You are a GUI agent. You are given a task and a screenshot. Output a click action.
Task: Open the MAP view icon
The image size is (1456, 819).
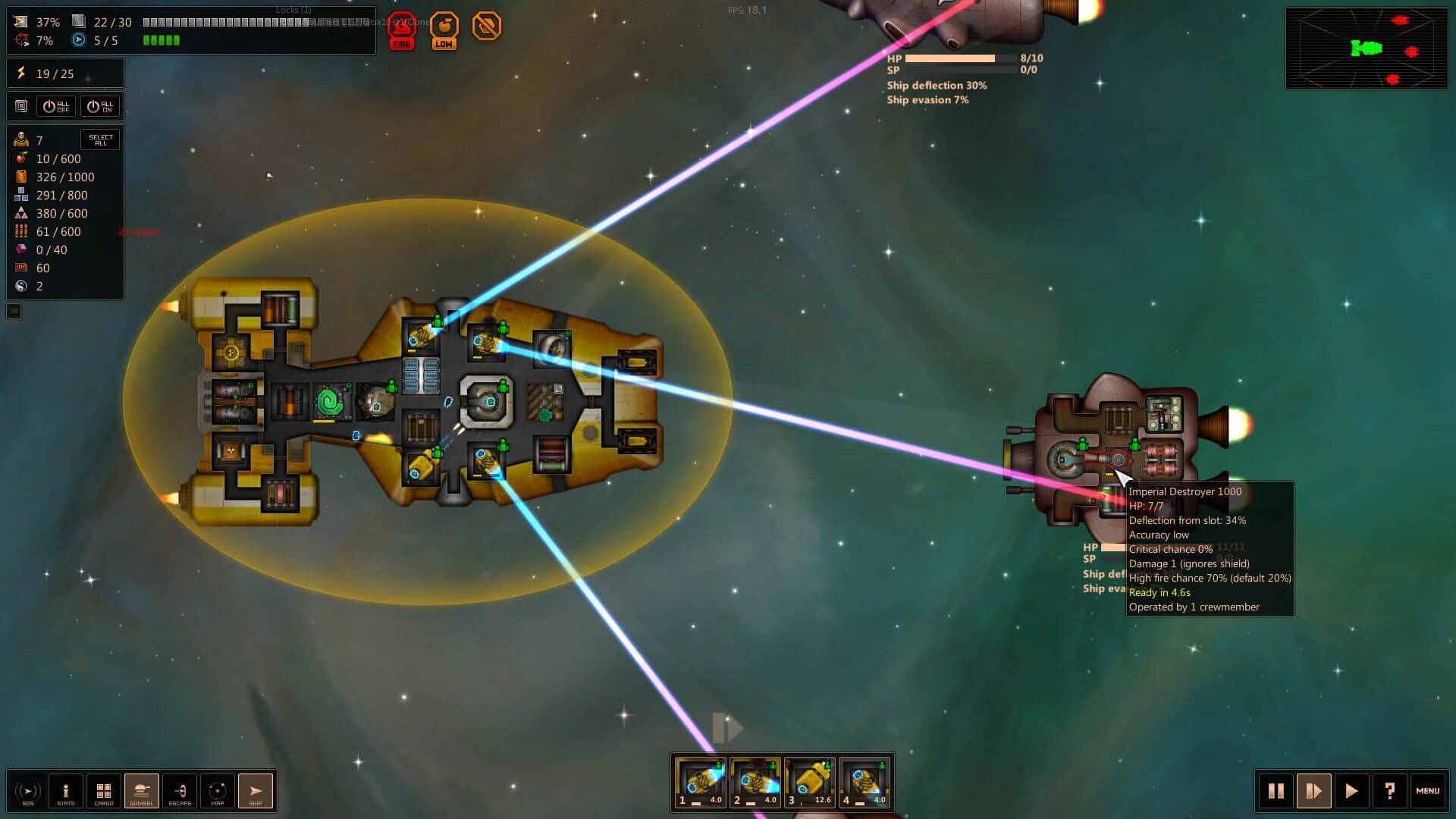pyautogui.click(x=218, y=791)
